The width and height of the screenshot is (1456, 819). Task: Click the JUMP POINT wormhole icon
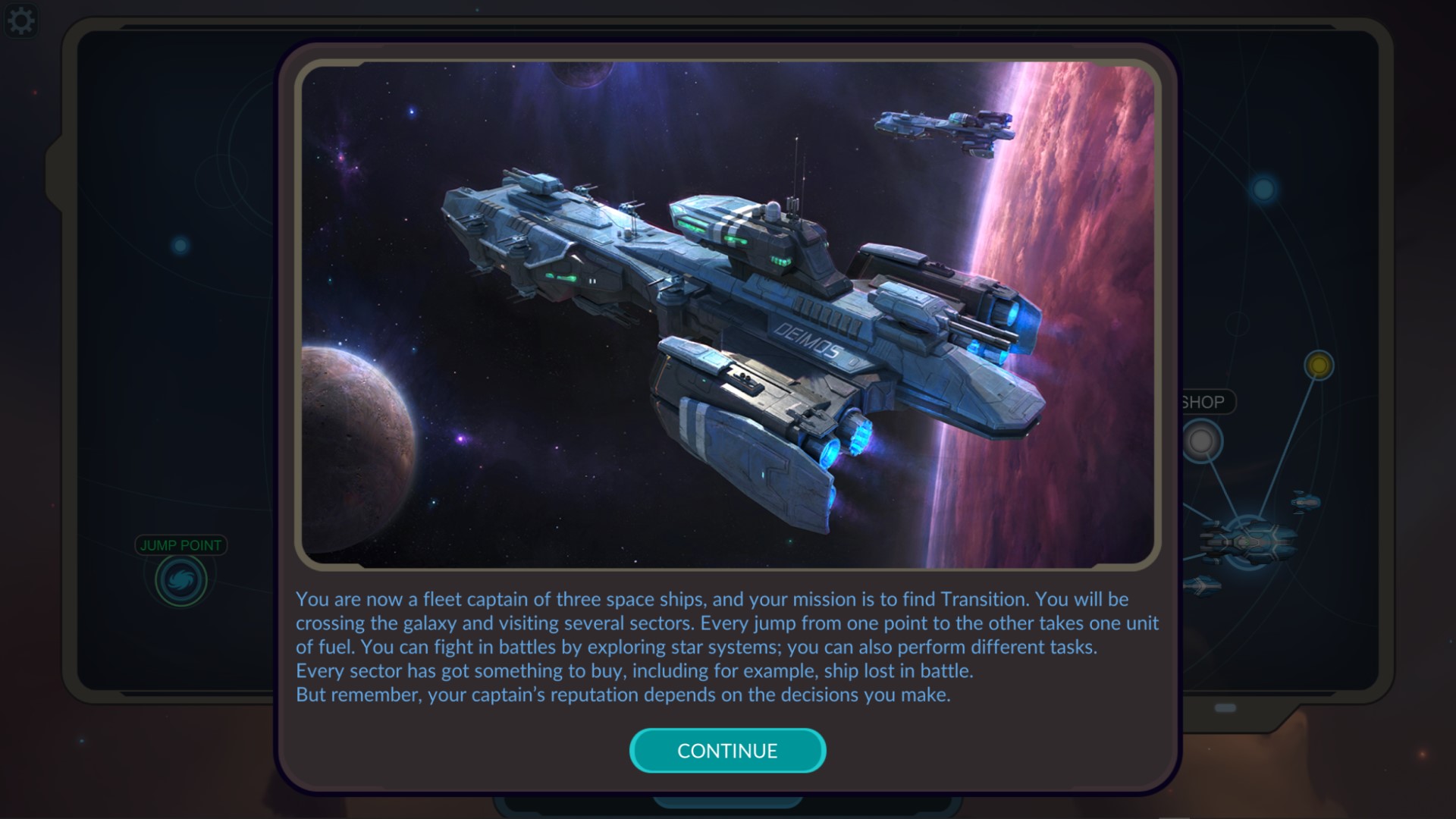[x=180, y=580]
